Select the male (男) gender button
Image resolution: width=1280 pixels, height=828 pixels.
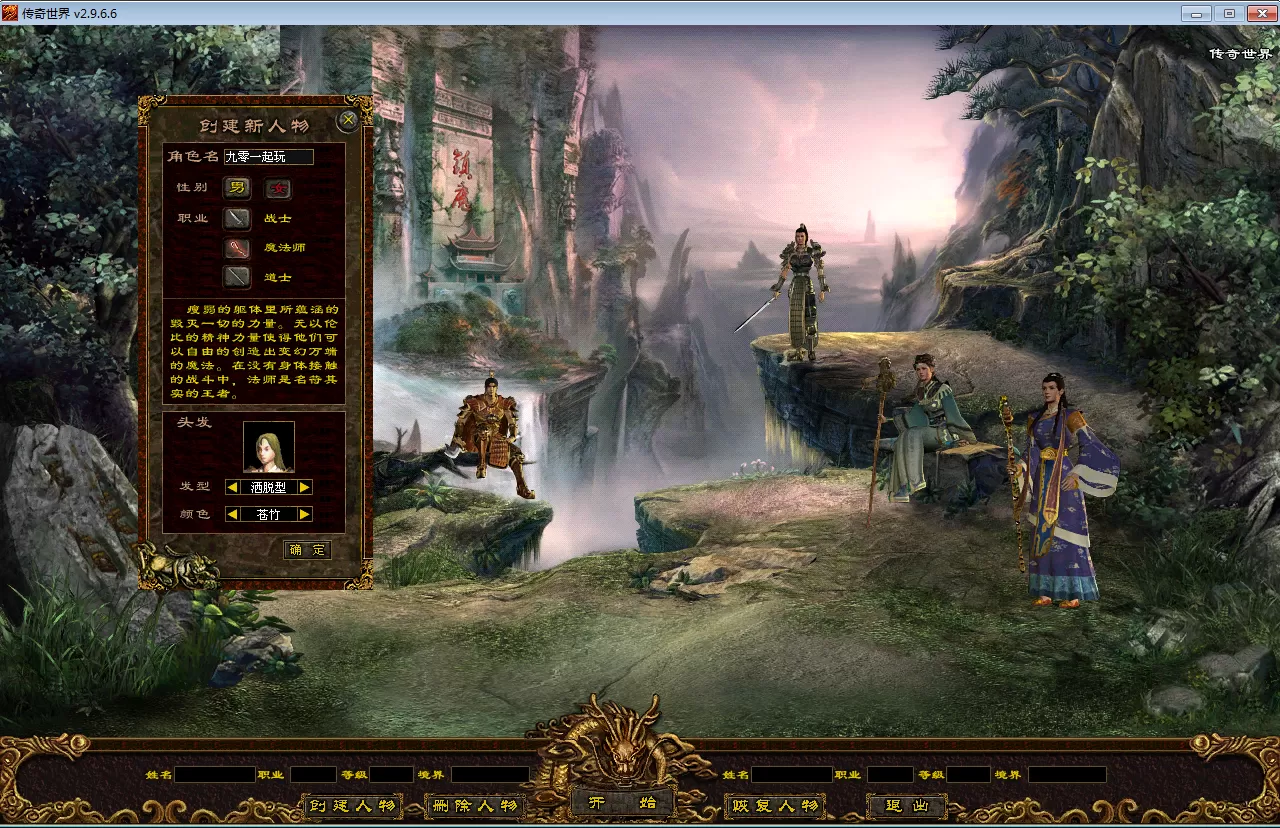click(x=237, y=188)
